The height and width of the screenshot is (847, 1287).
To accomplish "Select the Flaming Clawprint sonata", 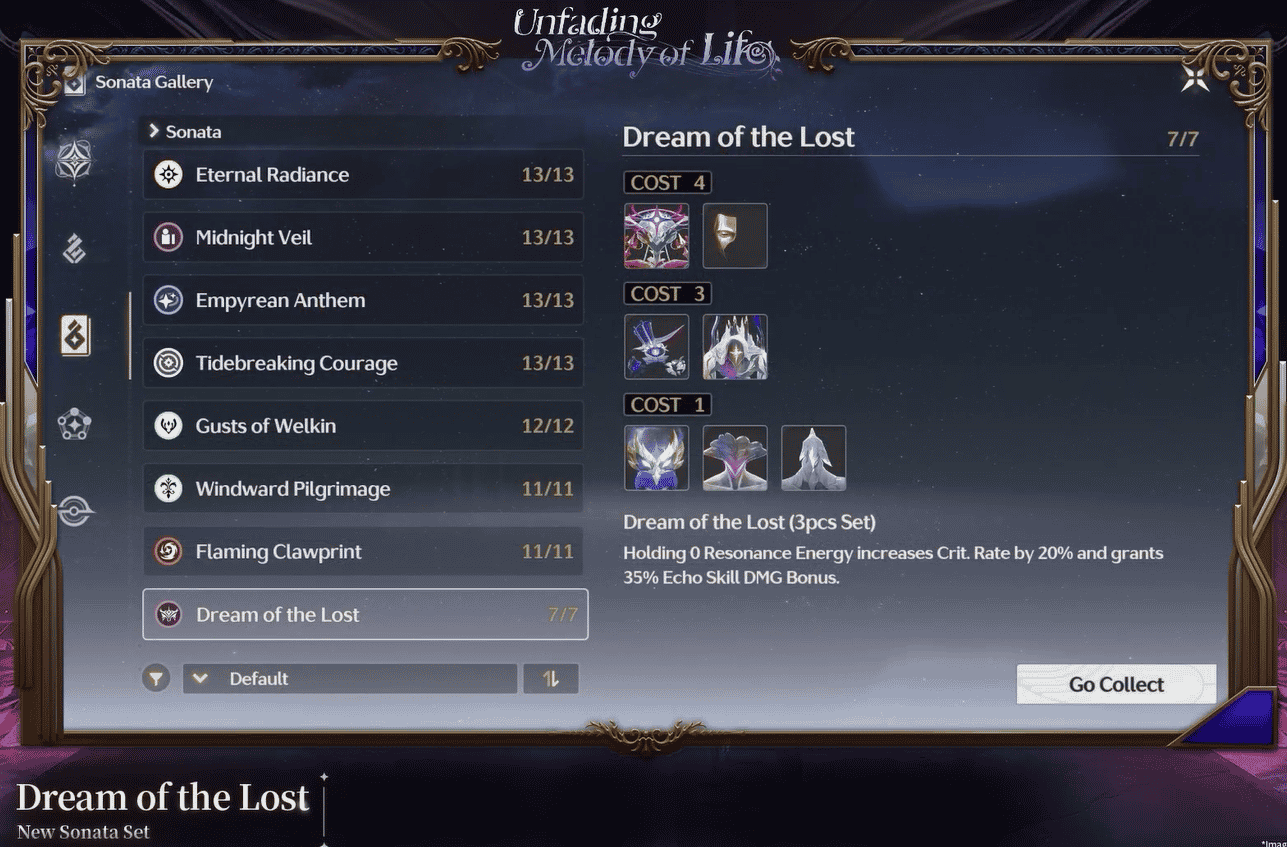I will click(363, 552).
